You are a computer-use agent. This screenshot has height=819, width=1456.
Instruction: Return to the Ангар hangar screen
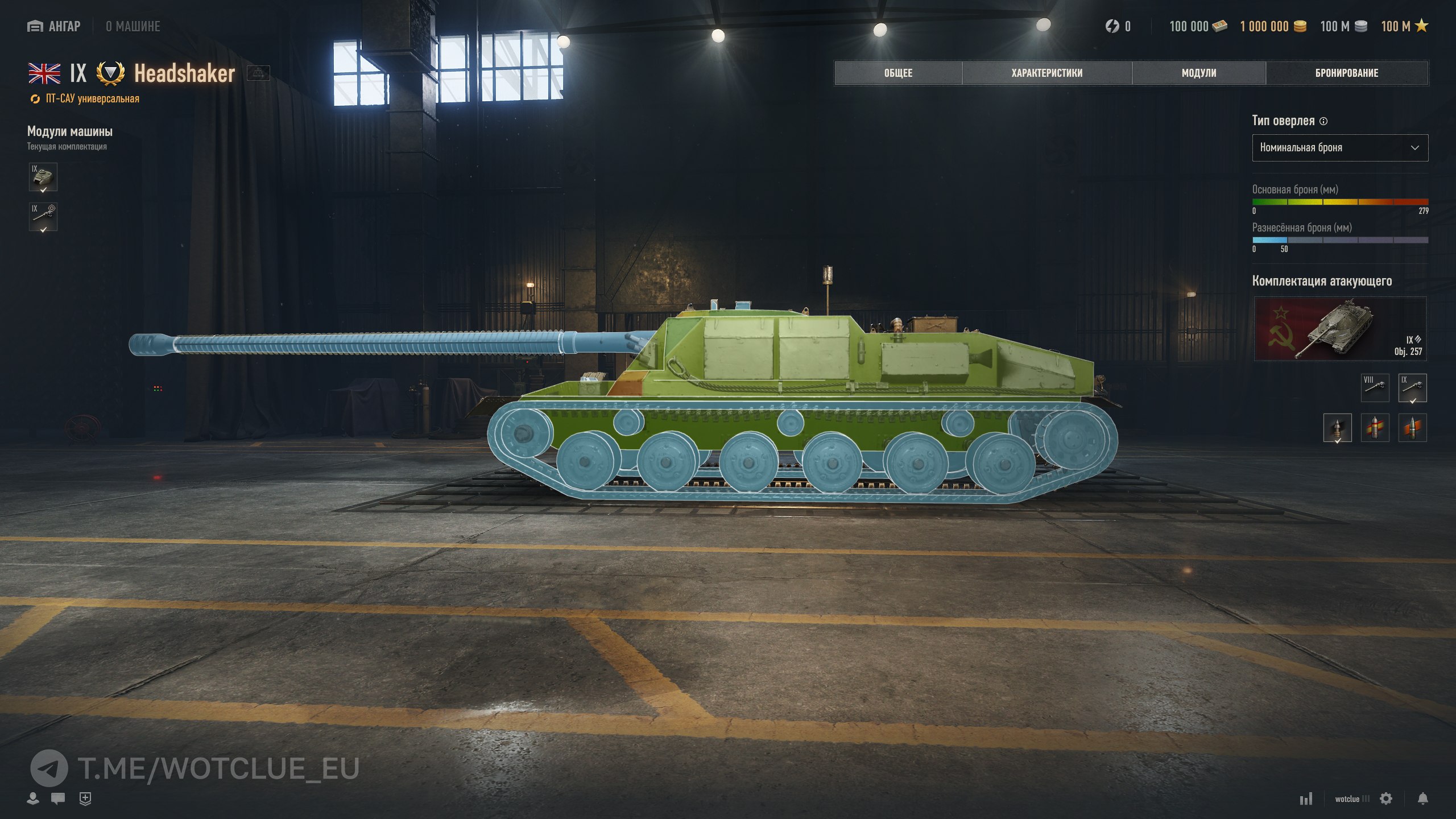coord(54,26)
